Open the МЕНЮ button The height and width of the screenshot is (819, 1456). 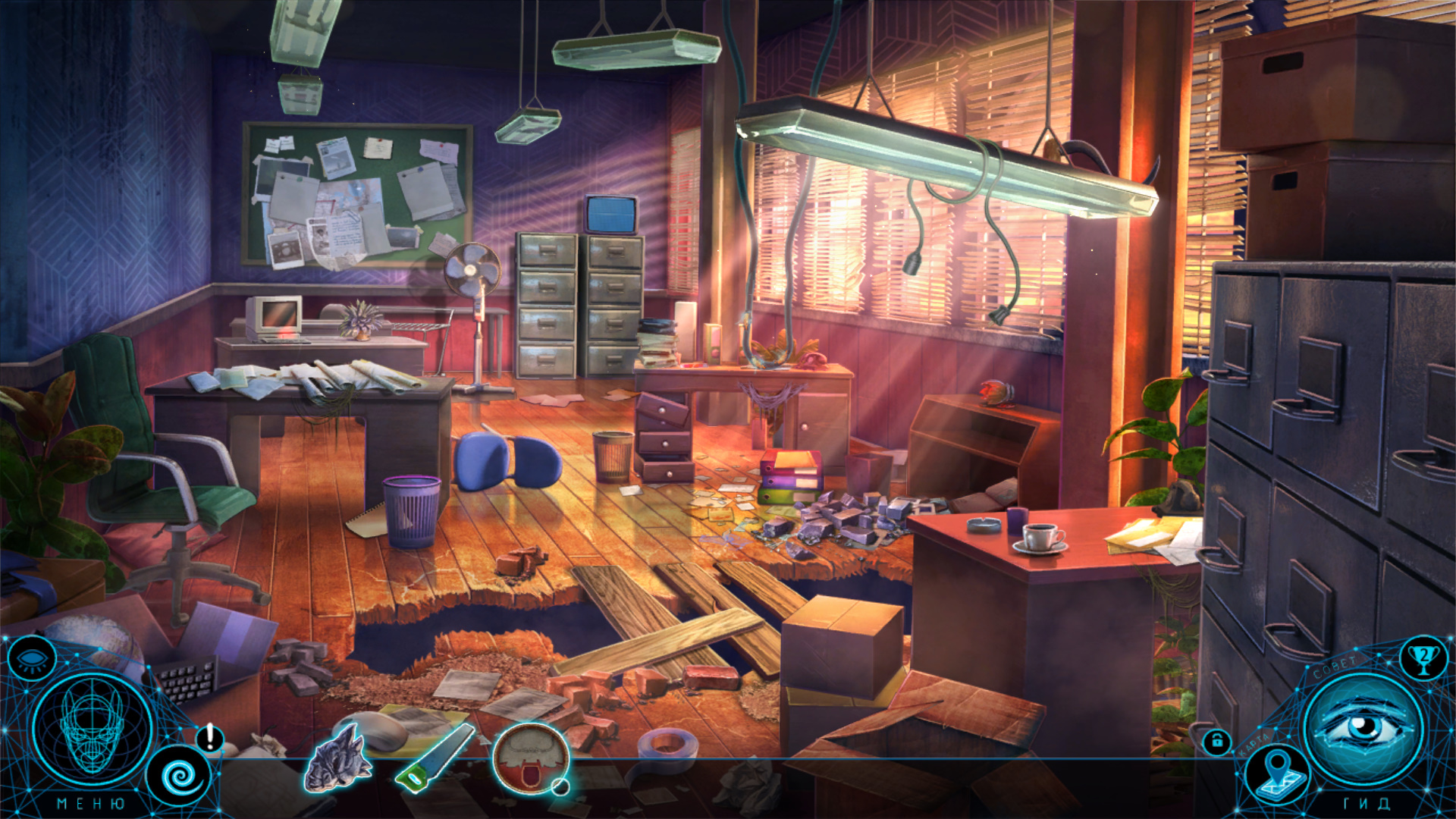pyautogui.click(x=91, y=803)
